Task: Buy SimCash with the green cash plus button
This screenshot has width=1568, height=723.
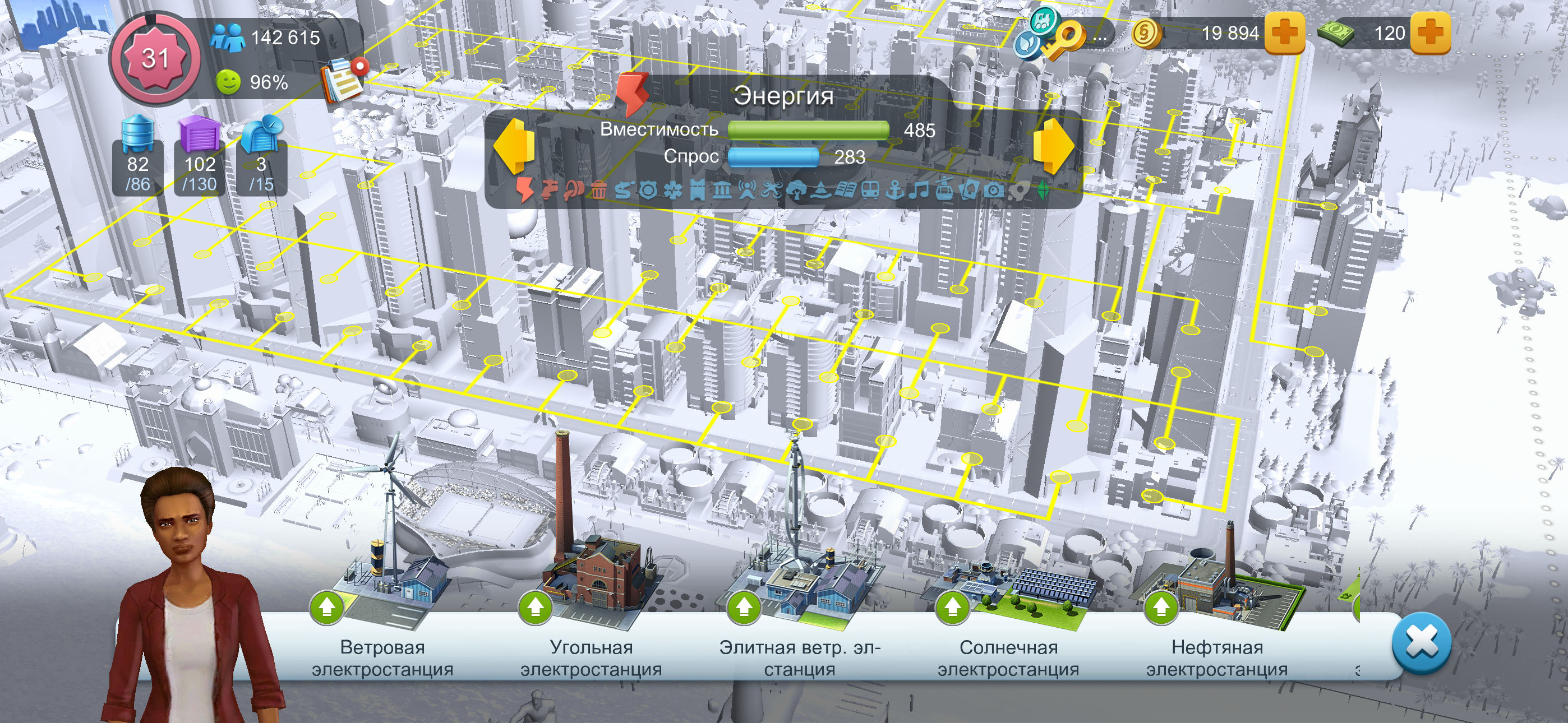Action: (x=1431, y=33)
